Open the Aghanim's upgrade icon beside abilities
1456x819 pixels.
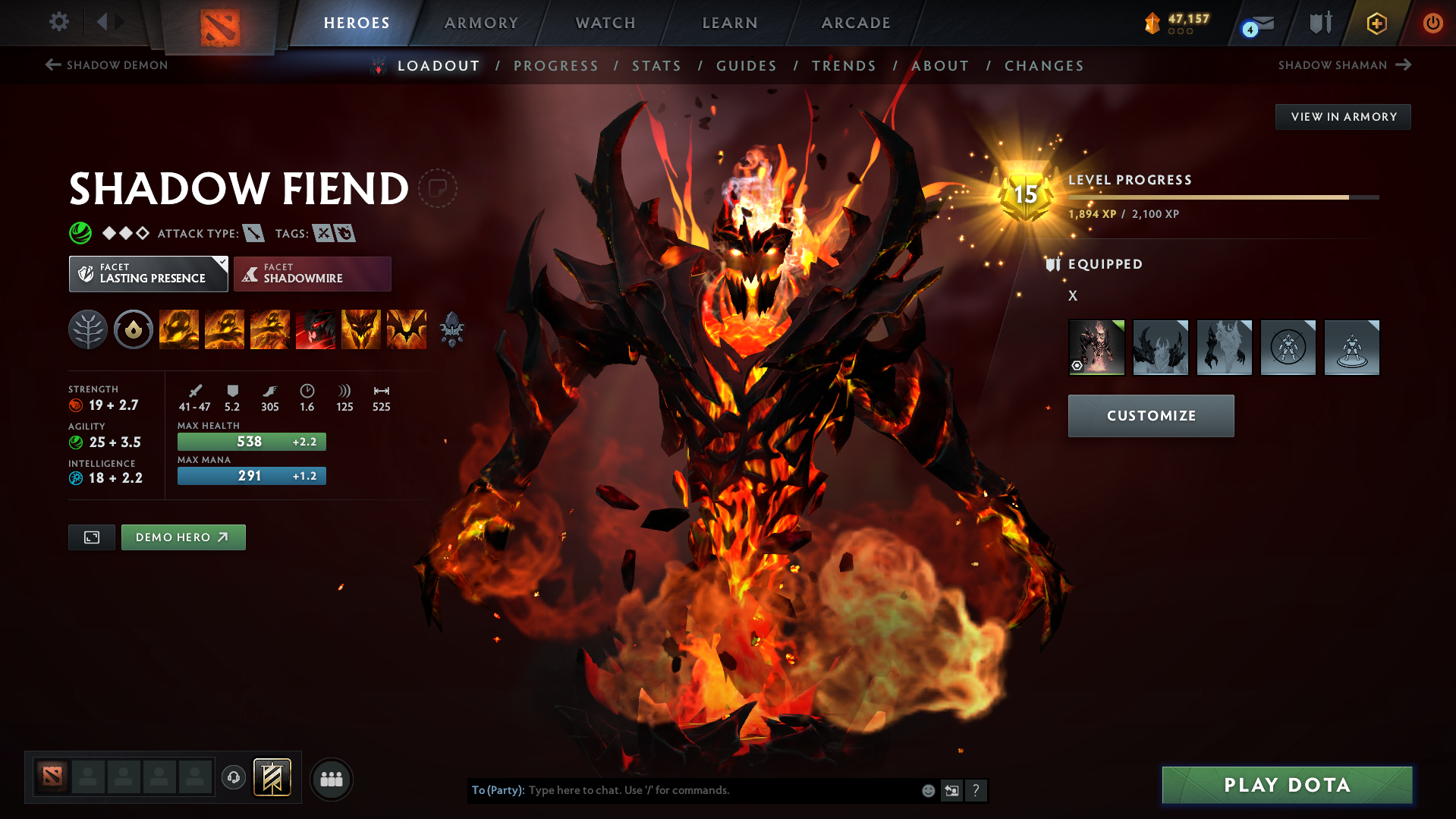point(453,329)
